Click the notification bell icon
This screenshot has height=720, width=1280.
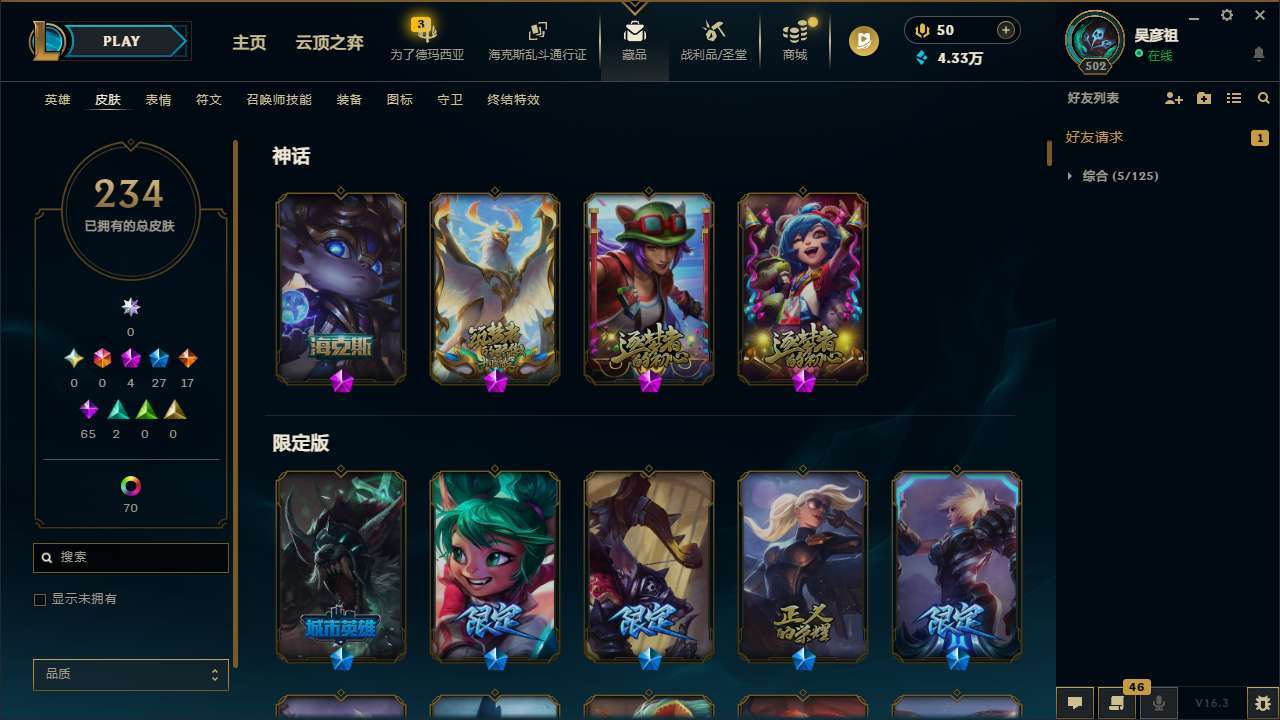[x=1258, y=53]
